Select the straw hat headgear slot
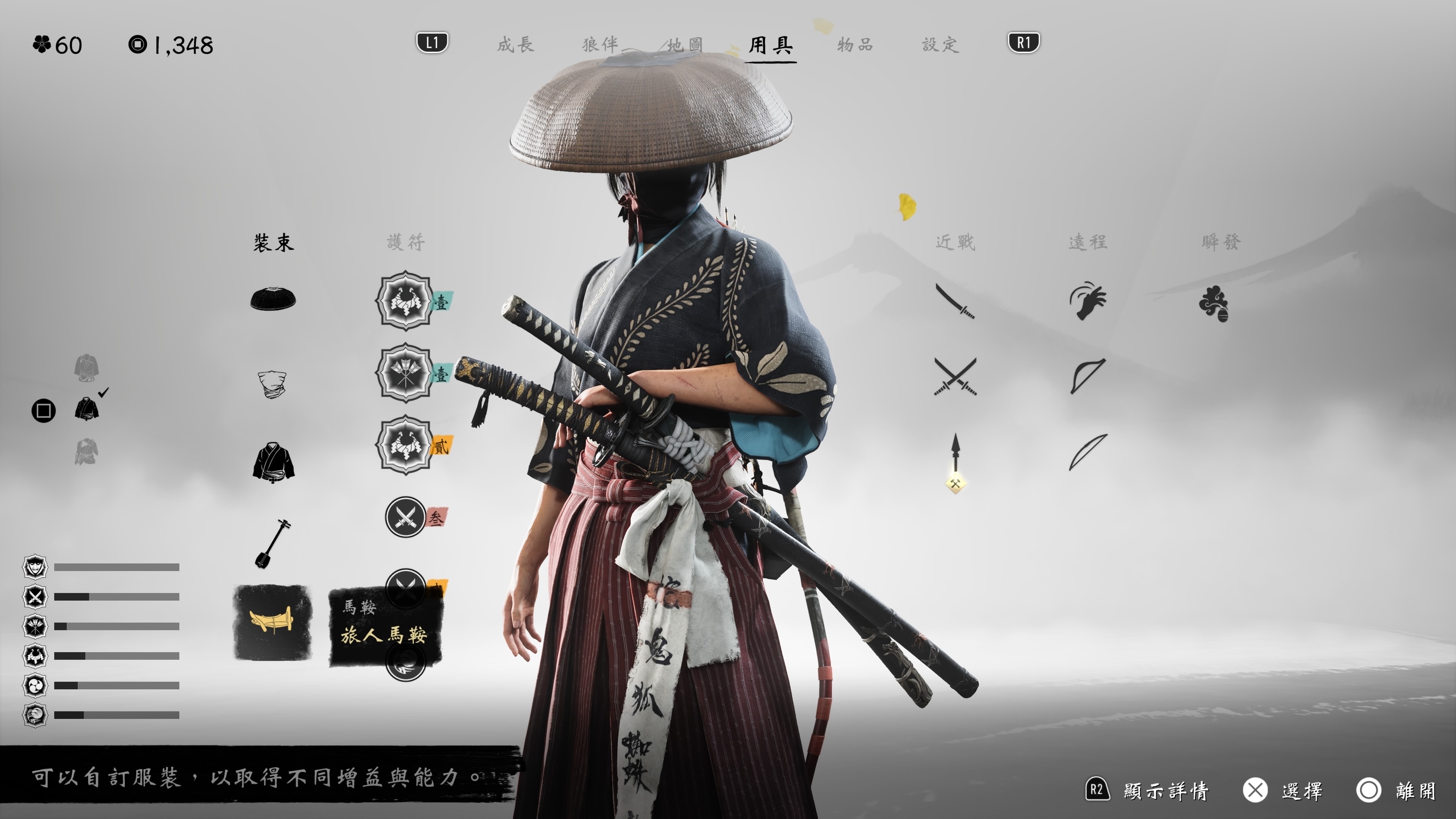Image resolution: width=1456 pixels, height=819 pixels. [x=273, y=299]
